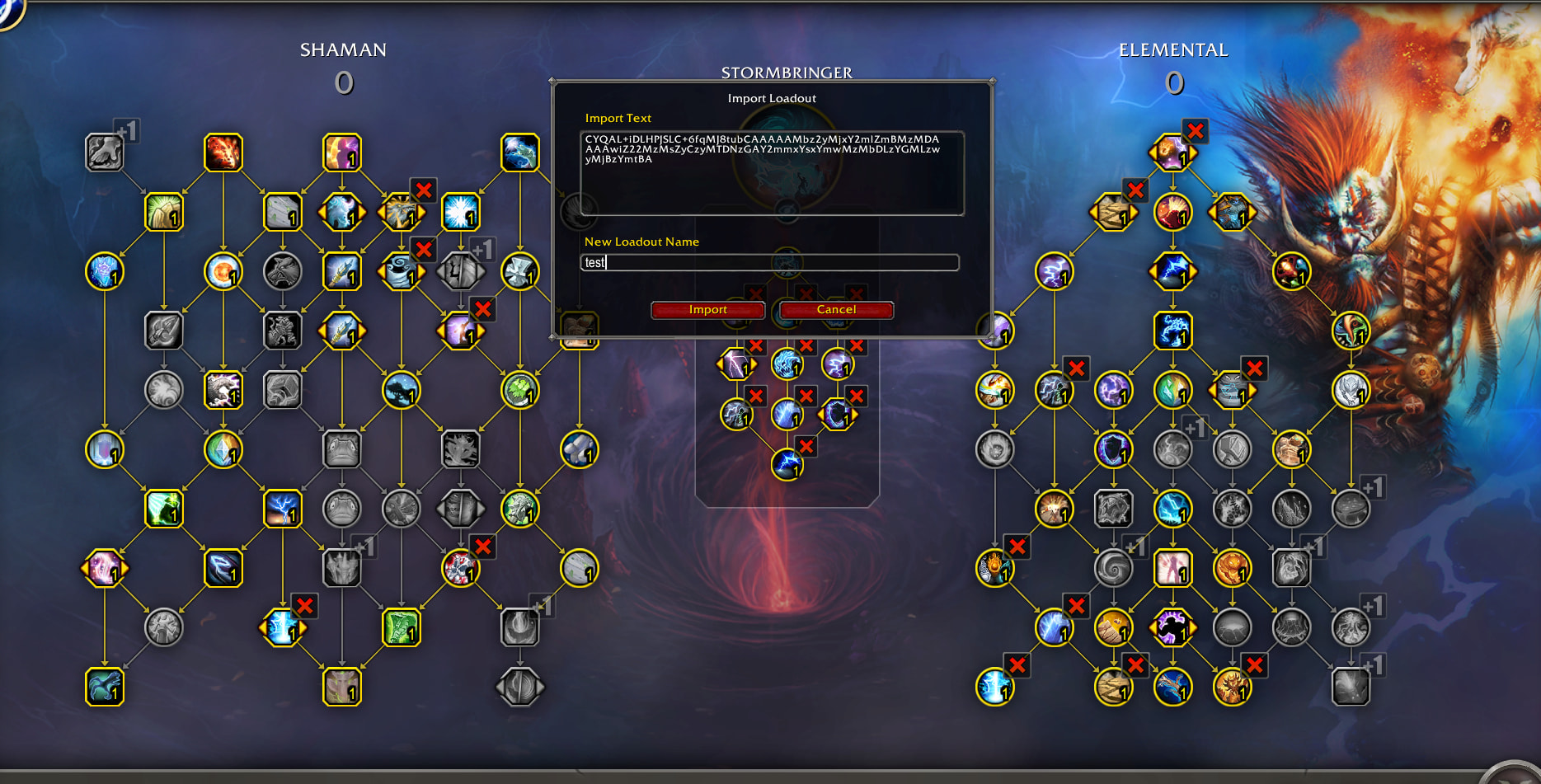Choose the pink humanoid silhouette Elemental talent
The image size is (1541, 784).
coord(1172,568)
